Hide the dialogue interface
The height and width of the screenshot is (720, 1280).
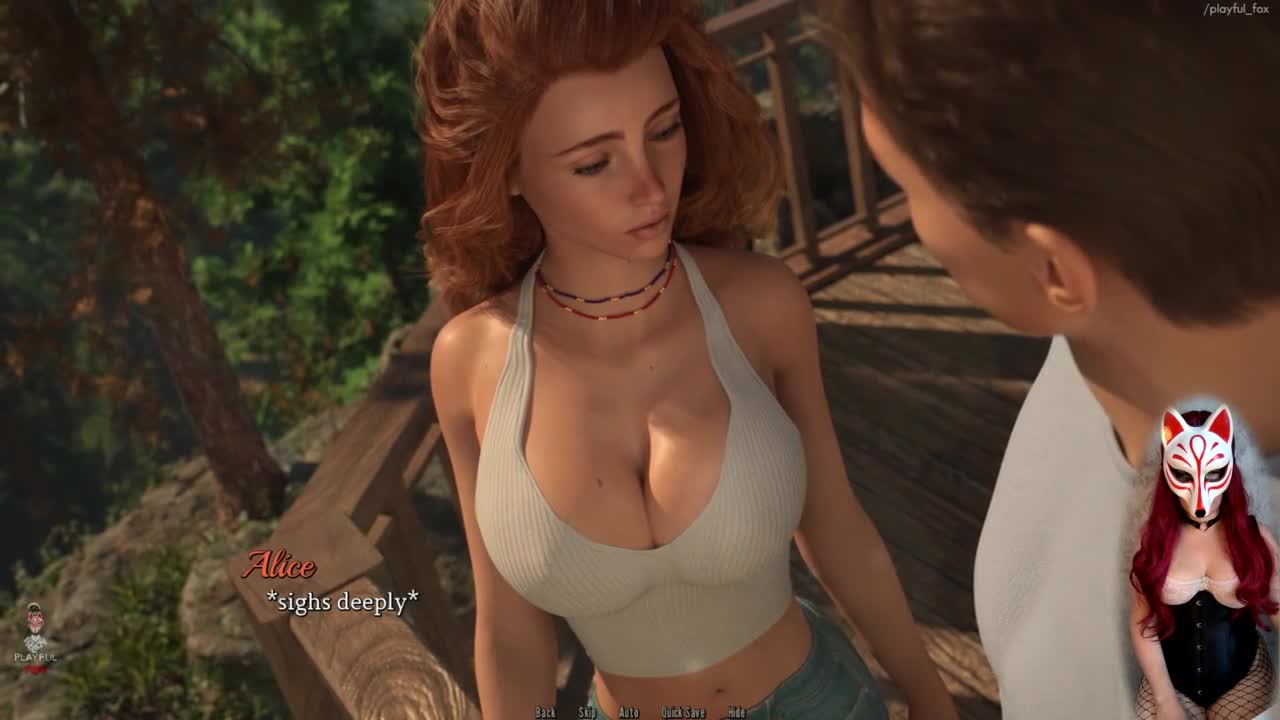736,712
